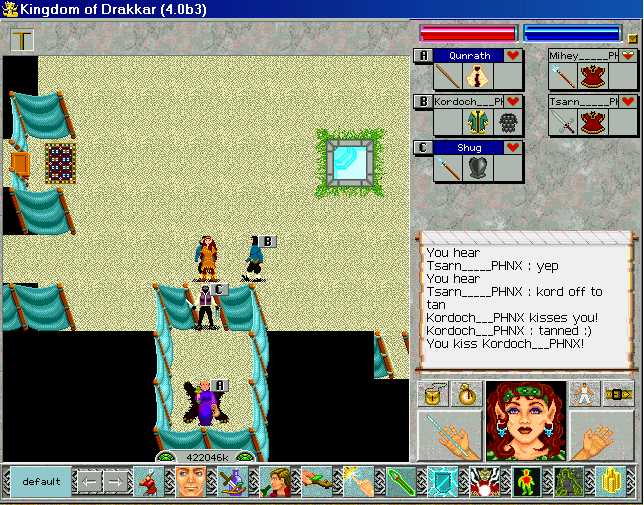
Task: Open the belt inventory icon
Action: (x=618, y=393)
